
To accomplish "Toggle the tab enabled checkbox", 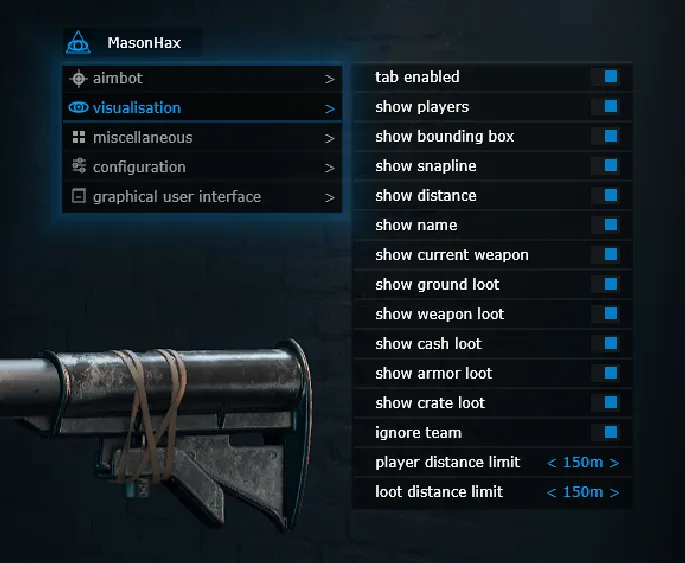I will click(x=611, y=77).
